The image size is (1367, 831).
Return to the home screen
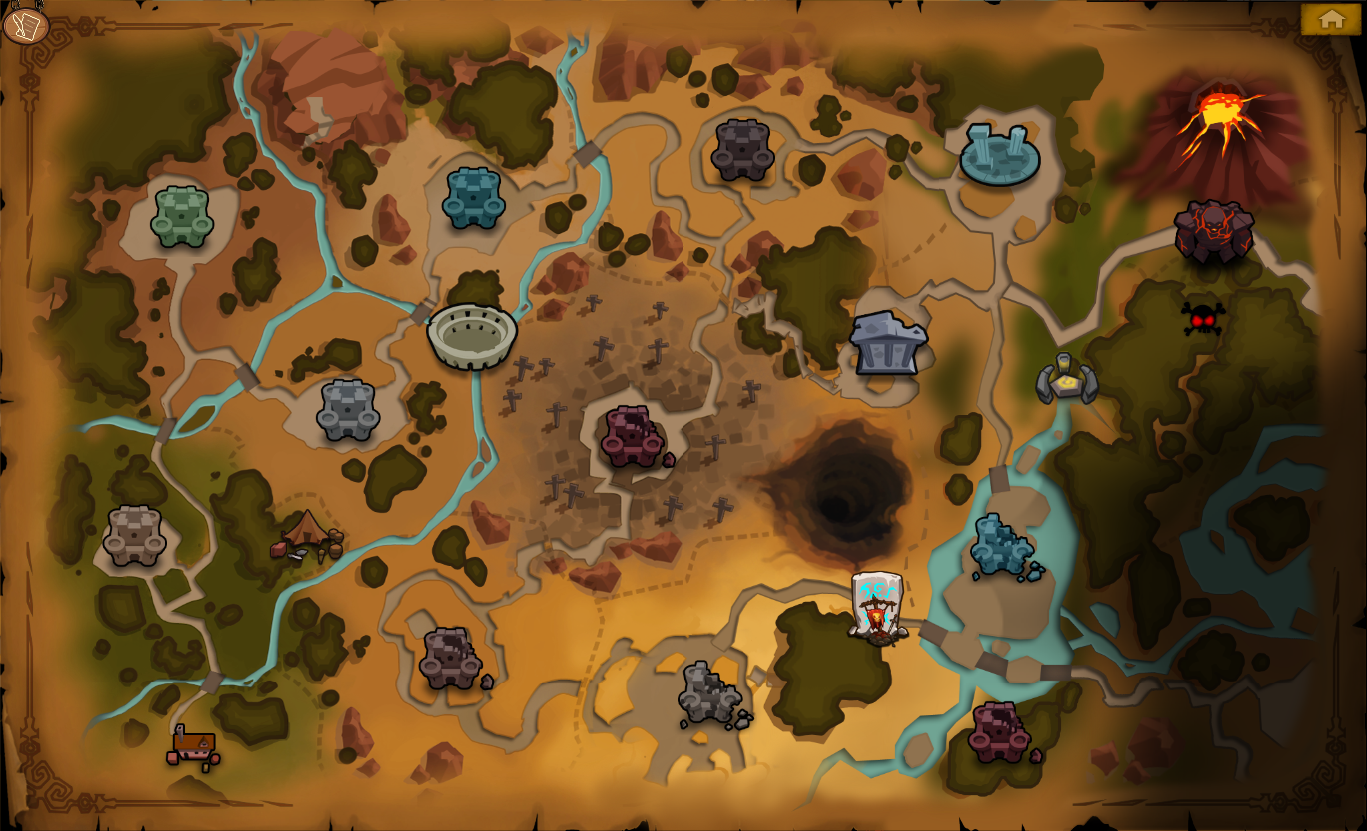(x=1330, y=19)
